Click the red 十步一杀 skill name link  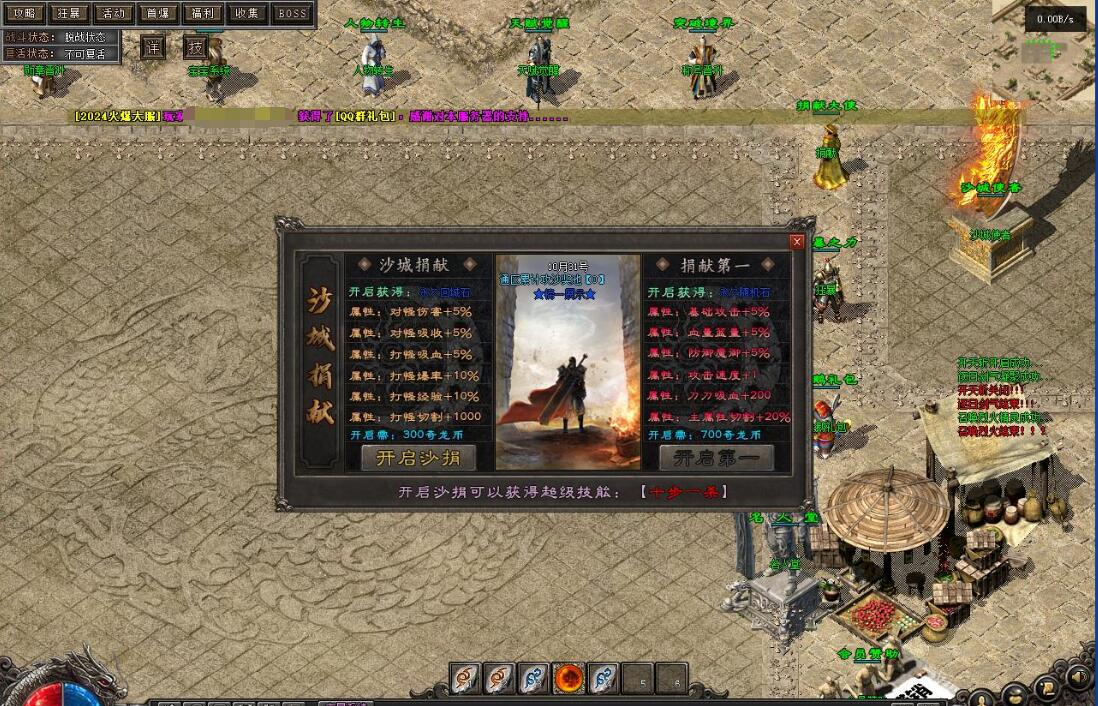685,492
